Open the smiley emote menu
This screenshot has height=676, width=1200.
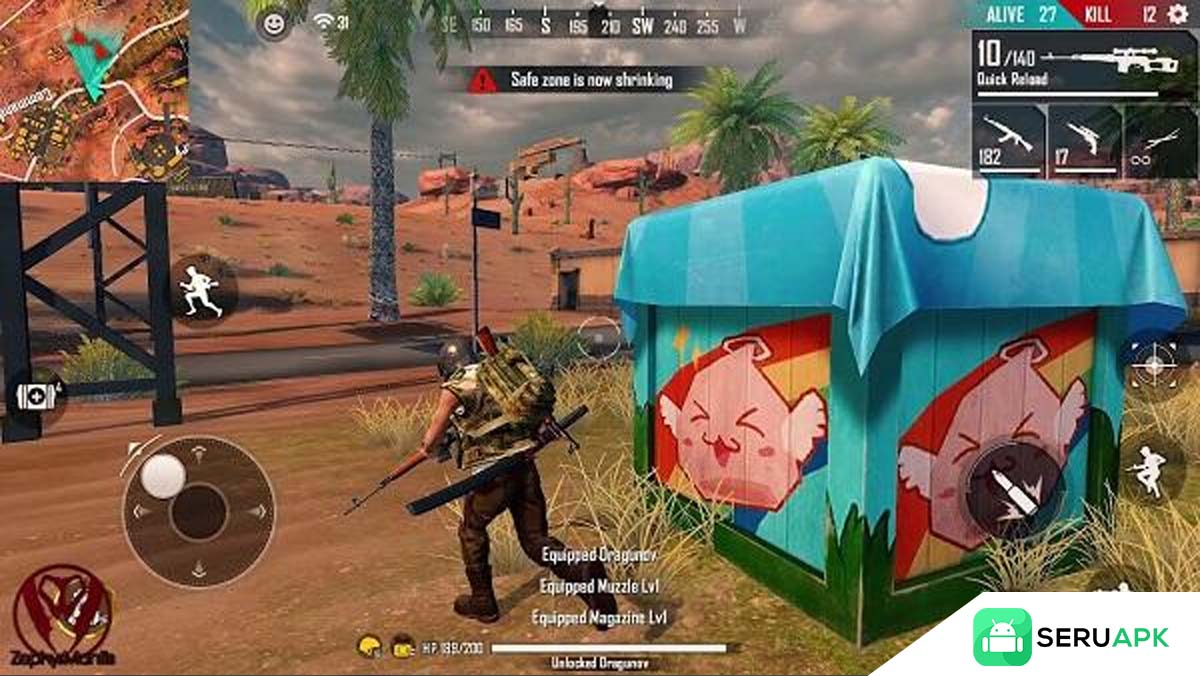[x=273, y=23]
